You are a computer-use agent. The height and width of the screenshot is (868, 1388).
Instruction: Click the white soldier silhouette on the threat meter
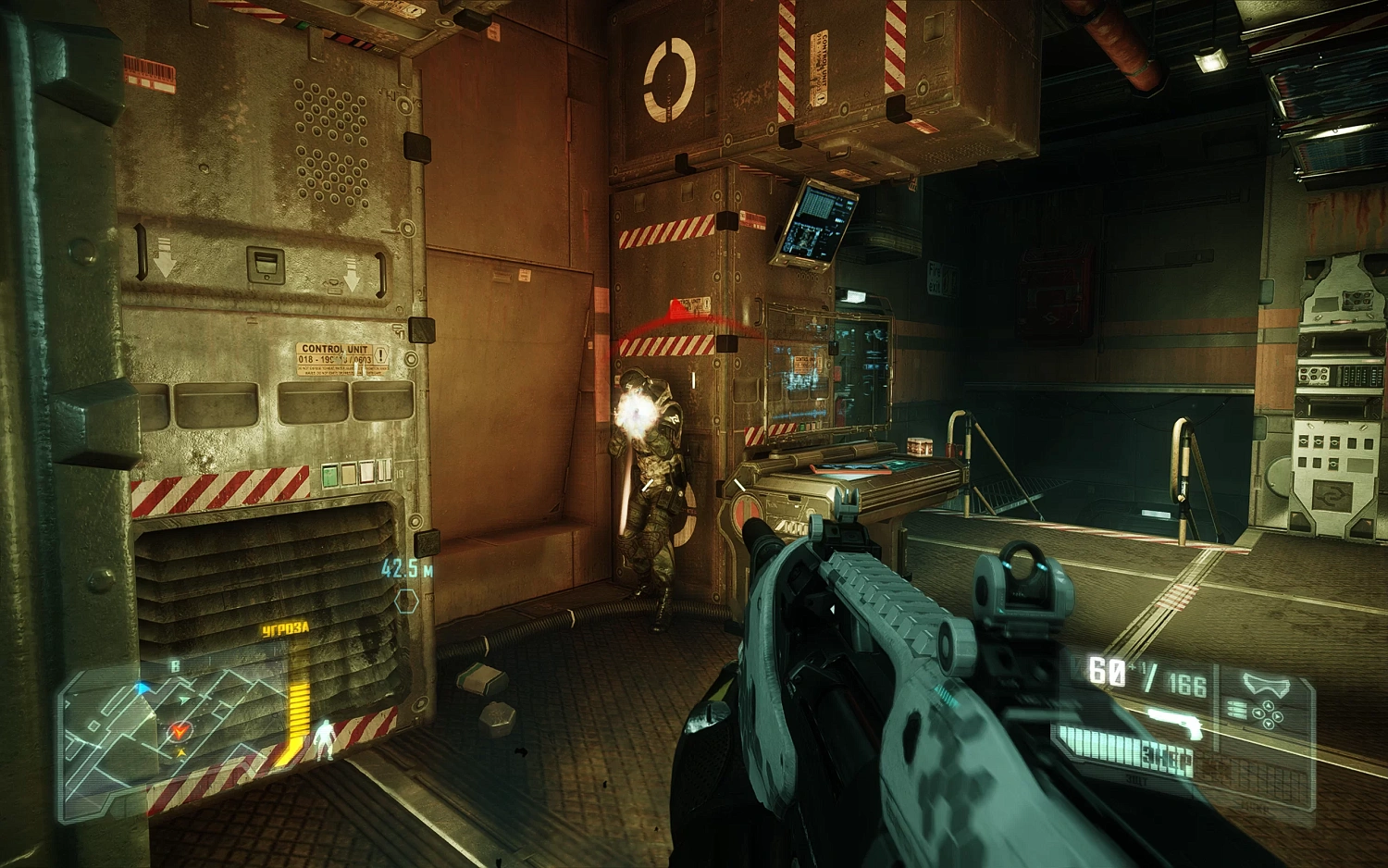point(325,738)
